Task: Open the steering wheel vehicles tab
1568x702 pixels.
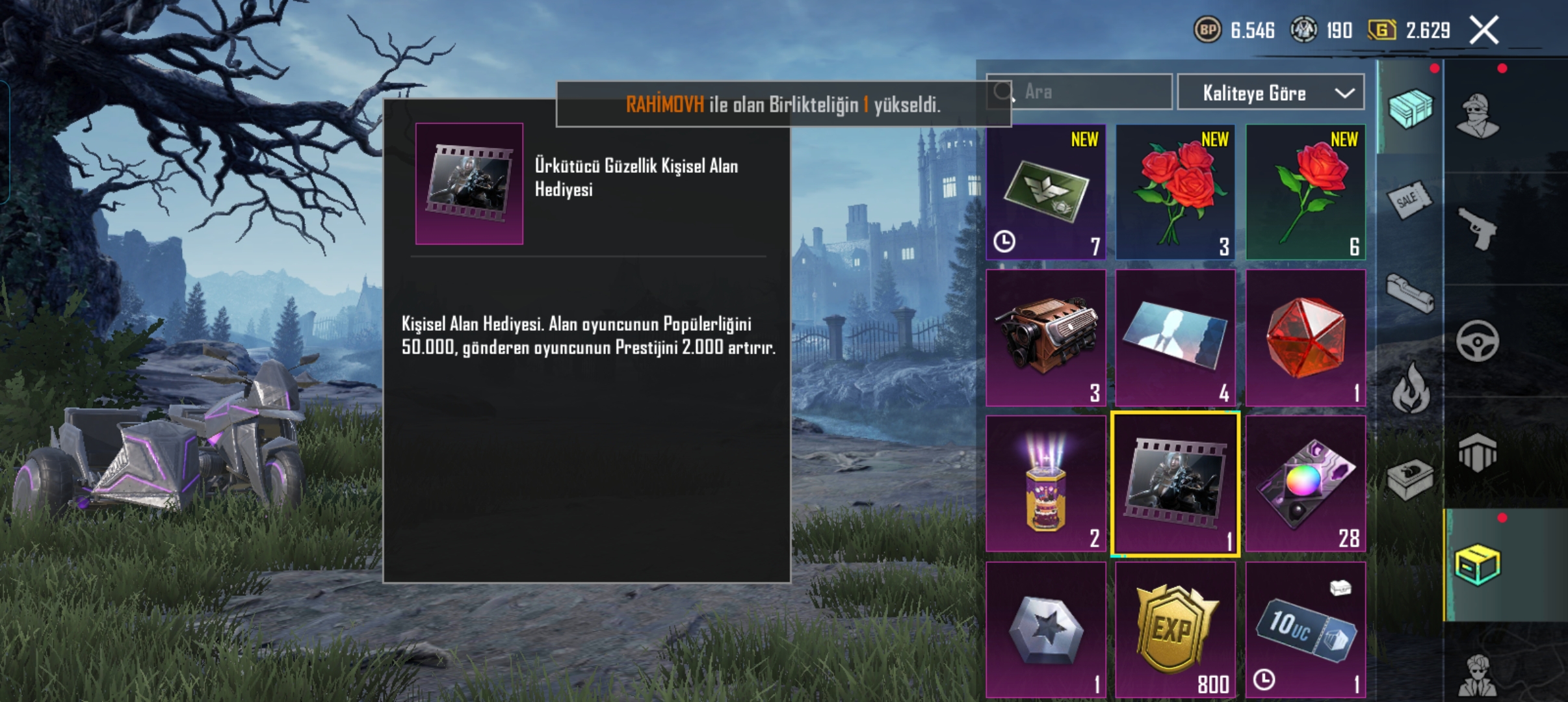Action: 1477,341
